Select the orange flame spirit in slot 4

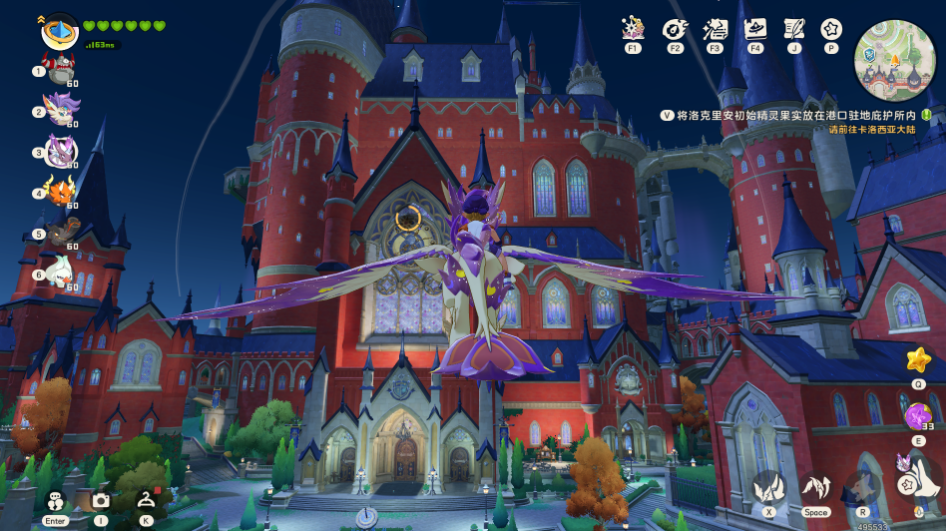point(61,190)
